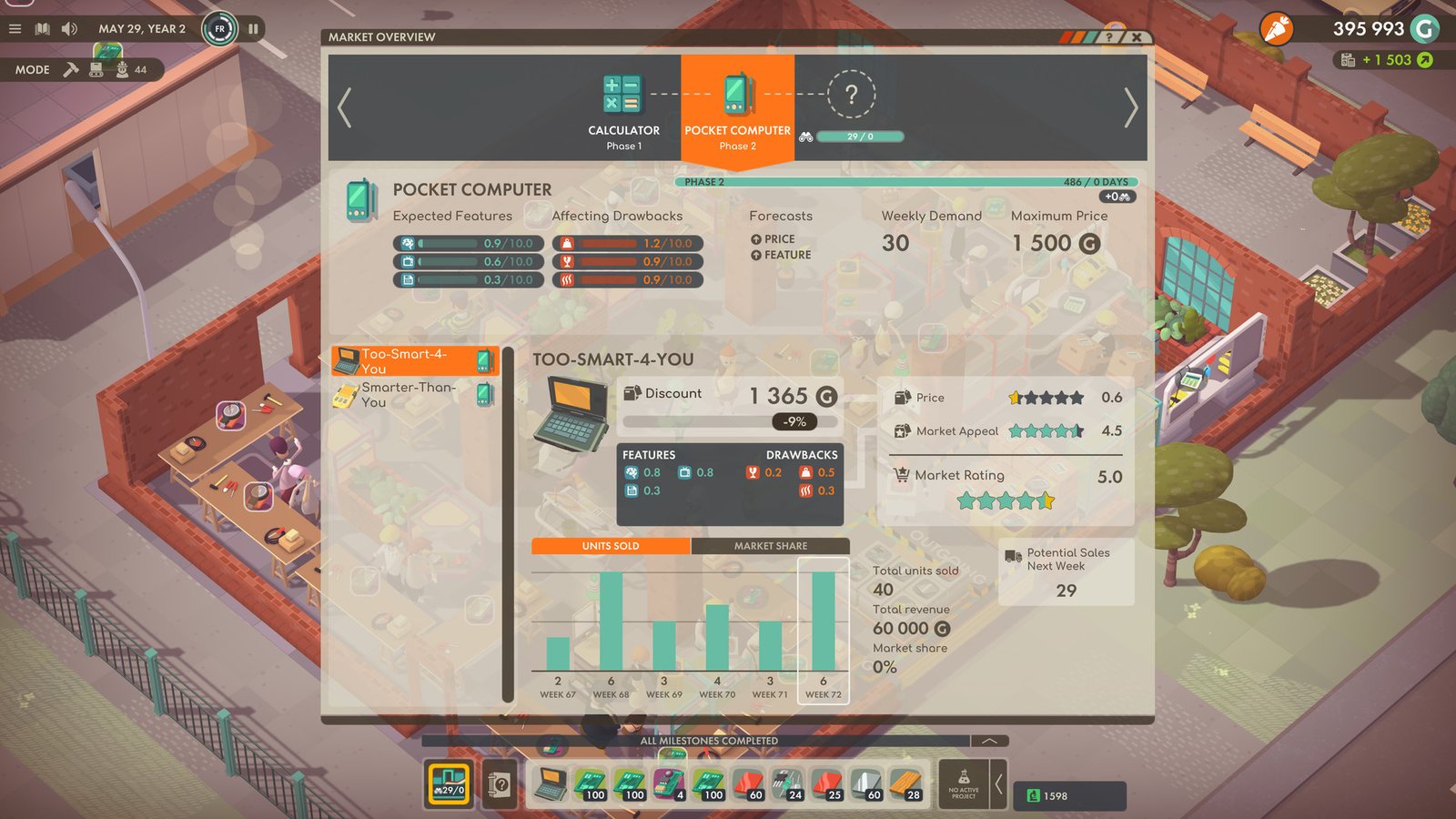
Task: Collapse the resource bar via left chevron
Action: coord(999,784)
